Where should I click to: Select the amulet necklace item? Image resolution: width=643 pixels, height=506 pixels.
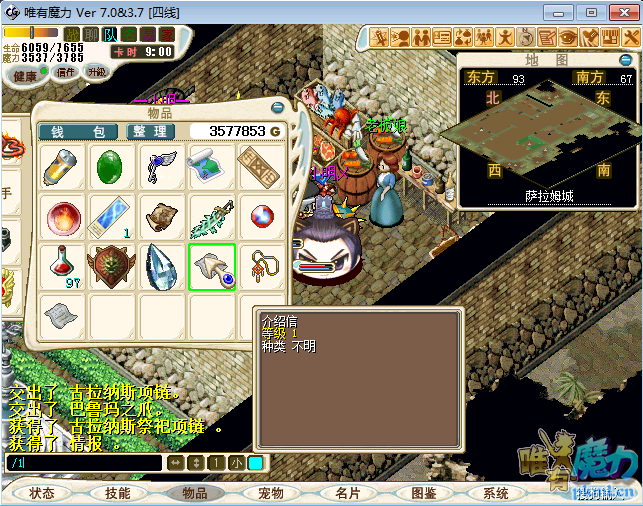point(262,267)
